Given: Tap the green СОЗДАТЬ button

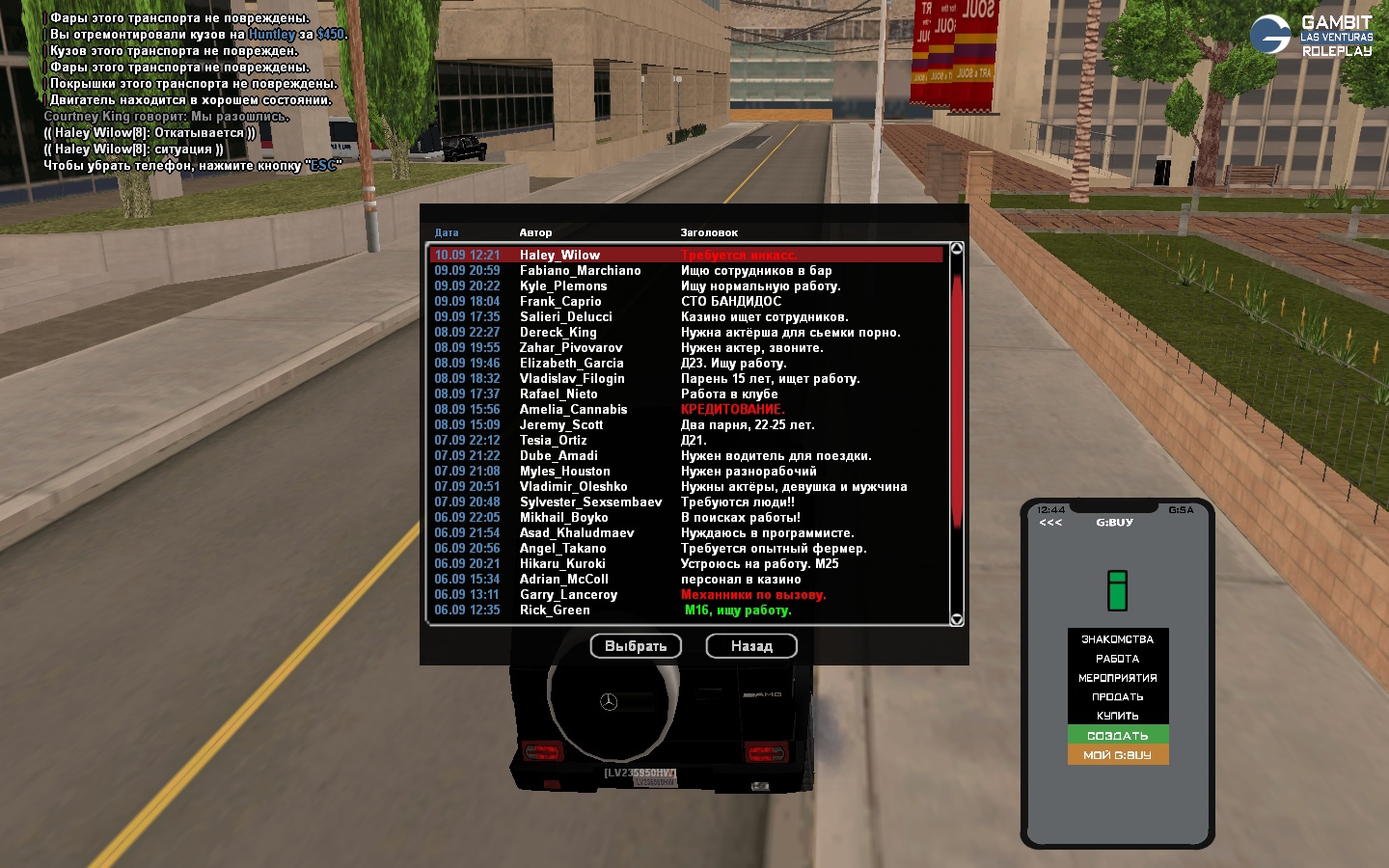Looking at the screenshot, I should (1117, 735).
